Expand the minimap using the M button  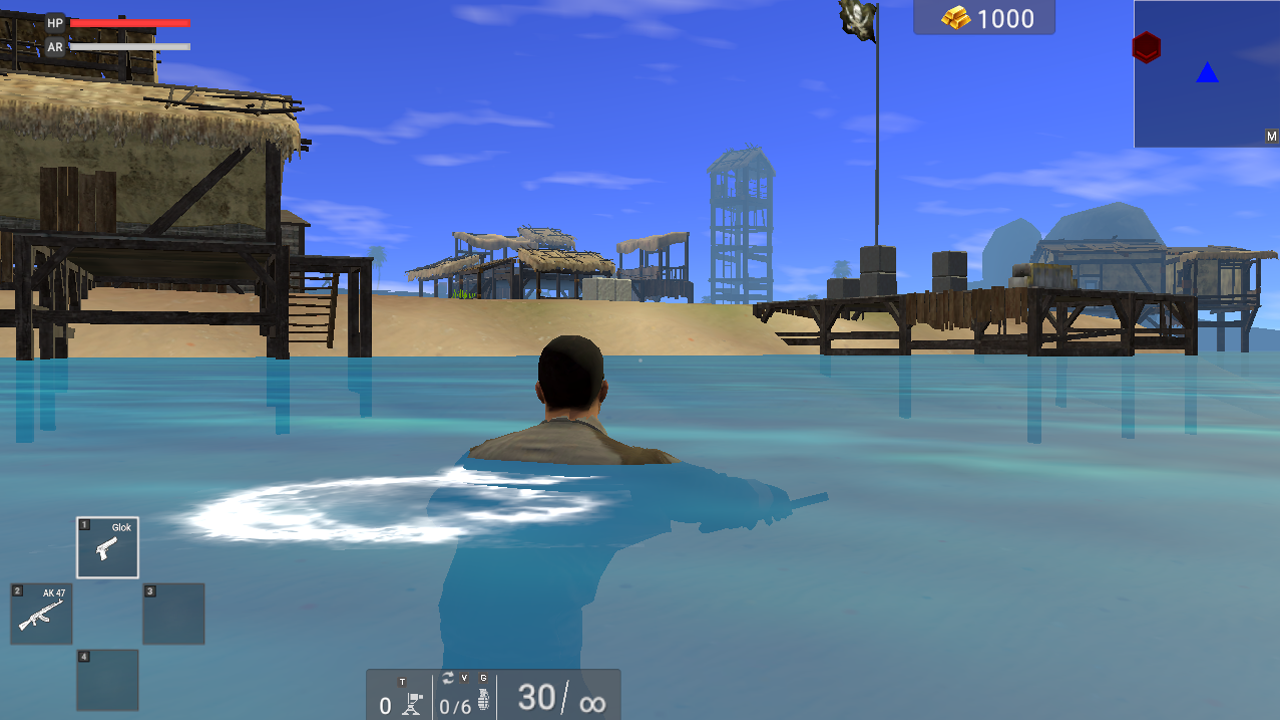click(1271, 134)
